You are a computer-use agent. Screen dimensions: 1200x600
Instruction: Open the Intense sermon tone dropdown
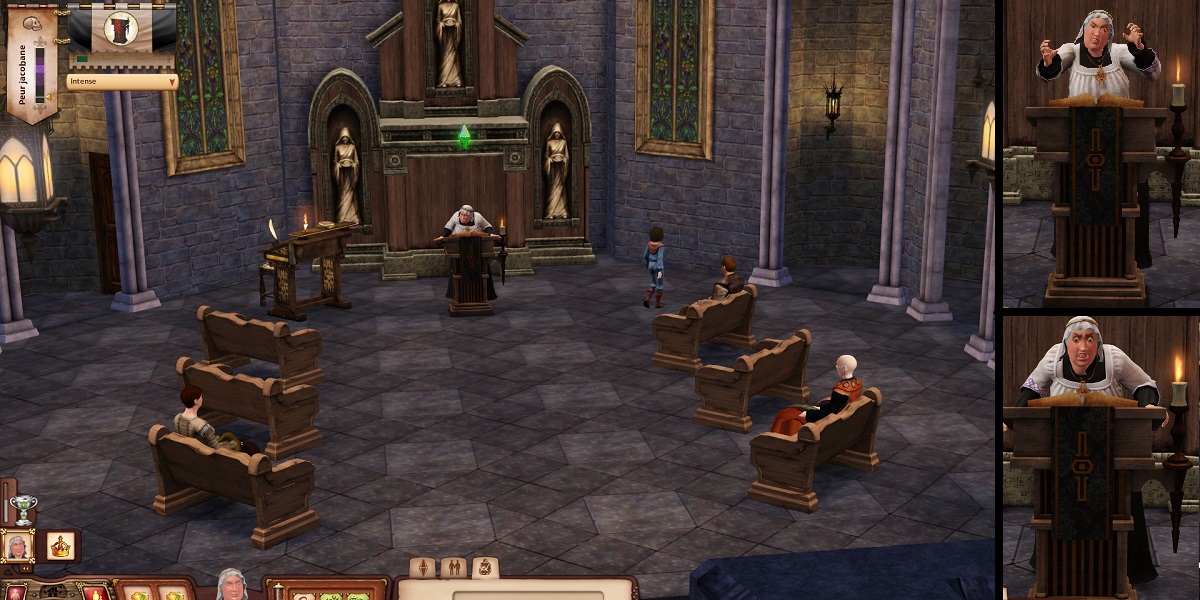point(122,81)
